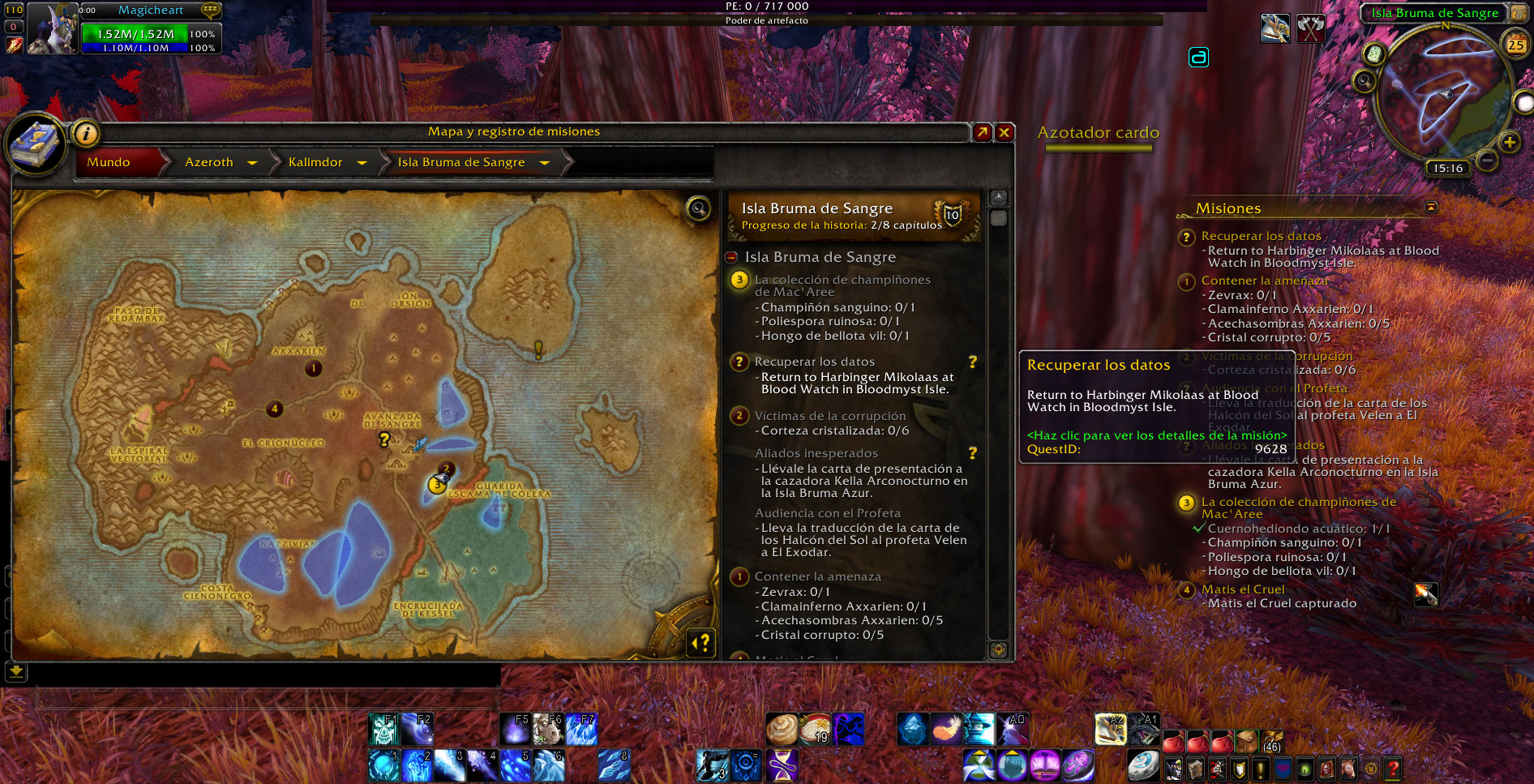Collapse the Isla Bruma de Sangre quest header
Viewport: 1534px width, 784px height.
pos(731,257)
